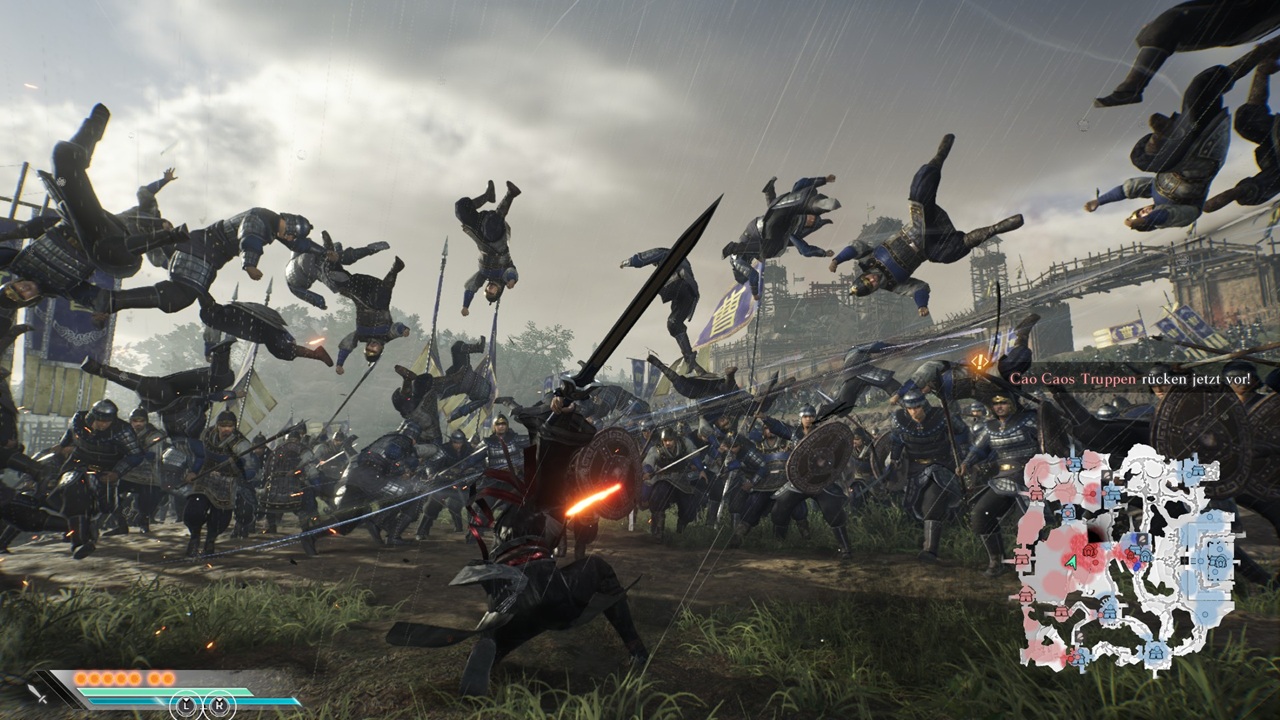Viewport: 1280px width, 720px height.
Task: Click the orange alert icon beside Cao Caos Truppen
Action: click(980, 360)
